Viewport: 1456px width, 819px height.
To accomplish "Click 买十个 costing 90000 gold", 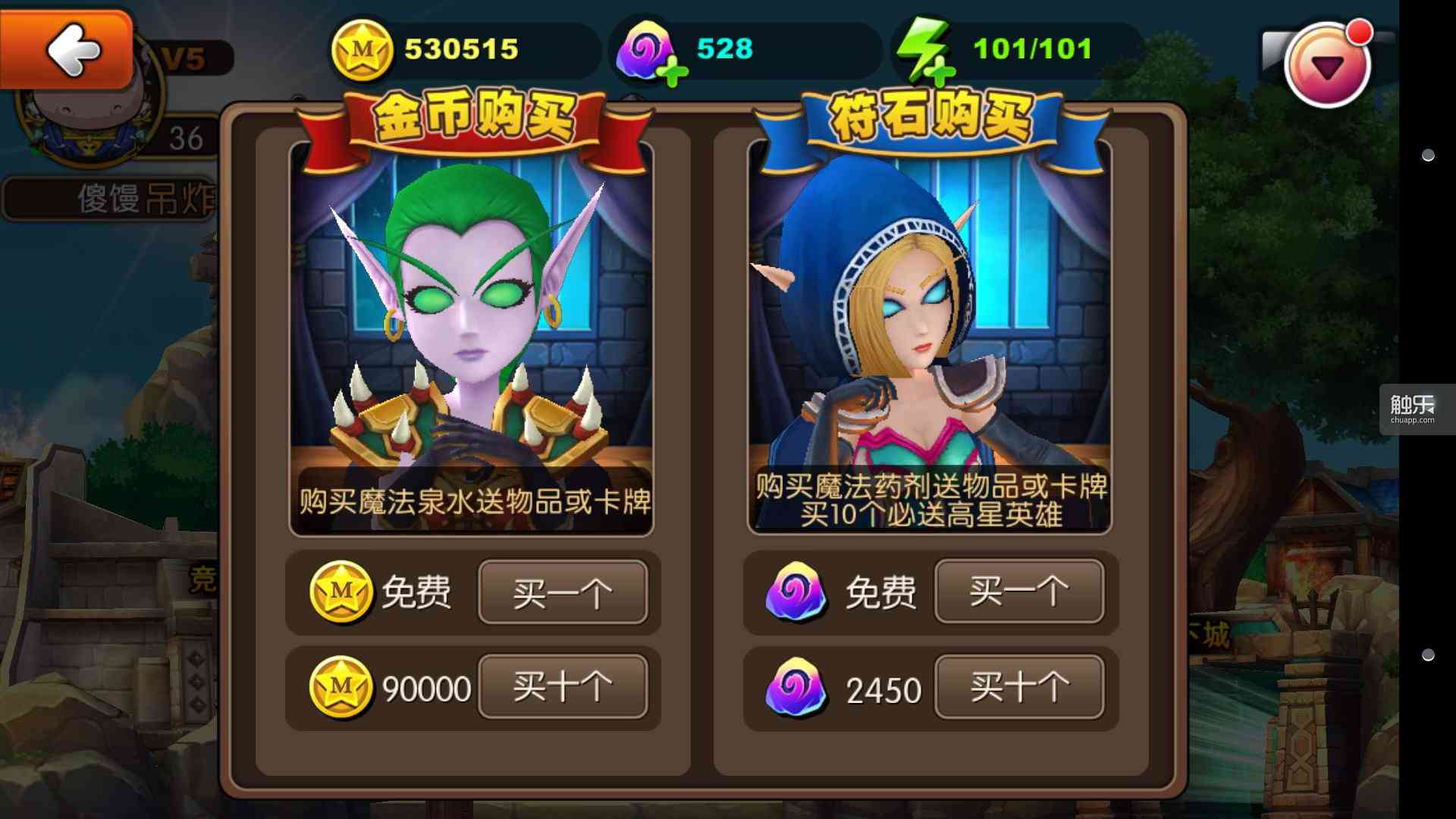I will tap(564, 687).
